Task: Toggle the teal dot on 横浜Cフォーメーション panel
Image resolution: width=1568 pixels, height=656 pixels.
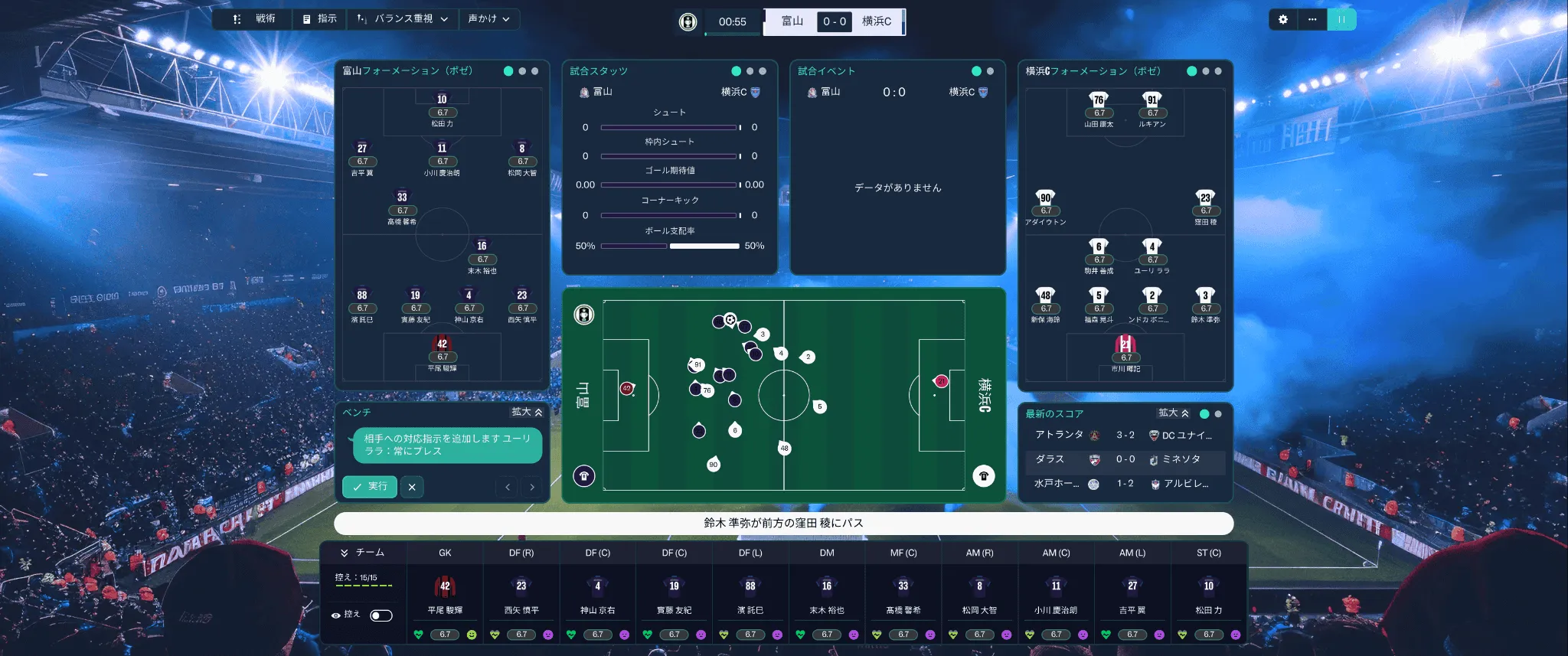Action: pos(1191,71)
